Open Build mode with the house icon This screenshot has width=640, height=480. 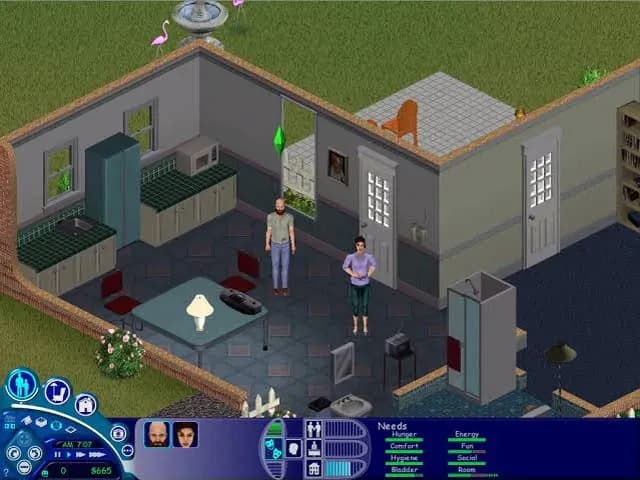coord(85,405)
